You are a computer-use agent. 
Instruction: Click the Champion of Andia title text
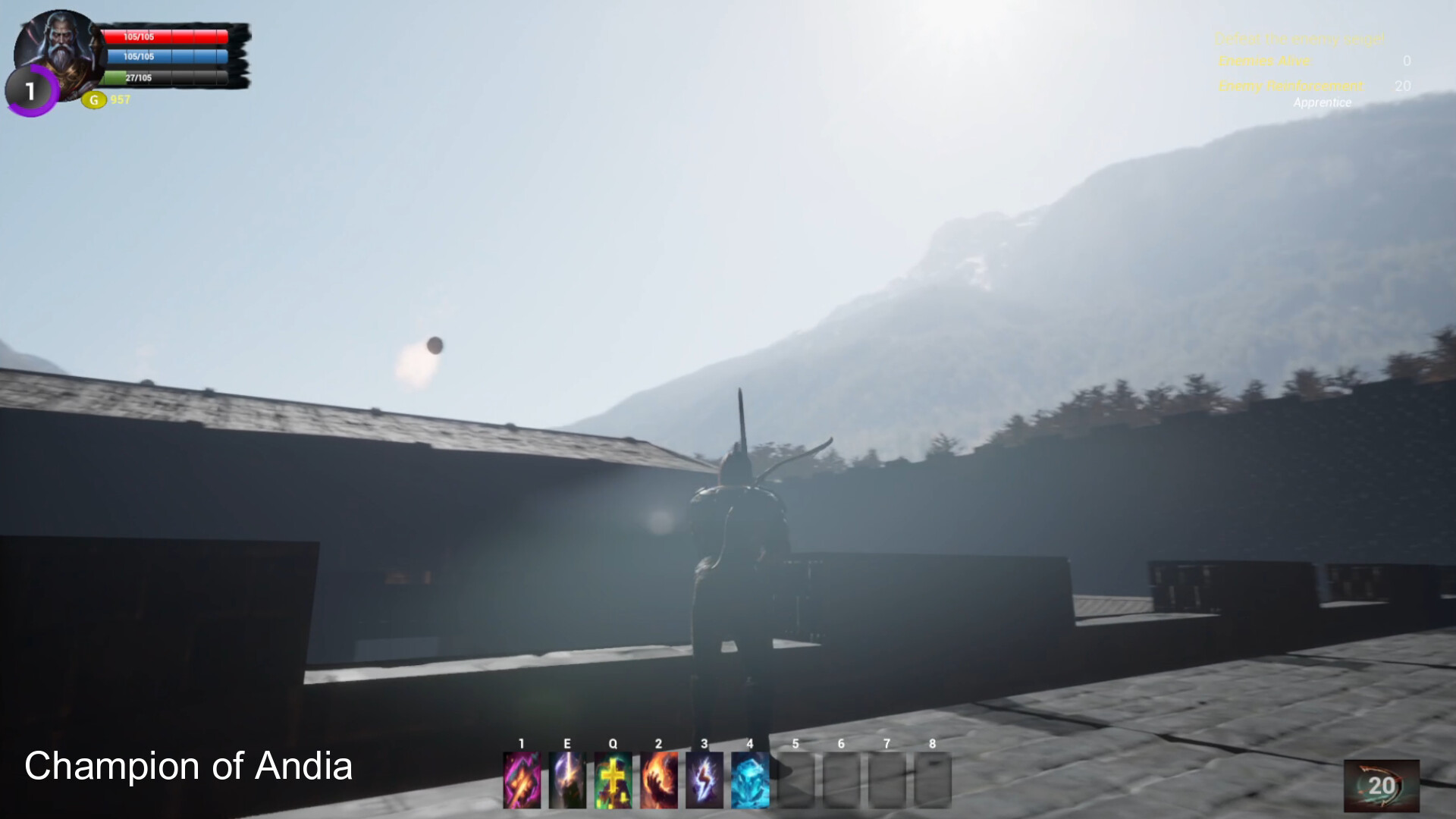pyautogui.click(x=188, y=766)
